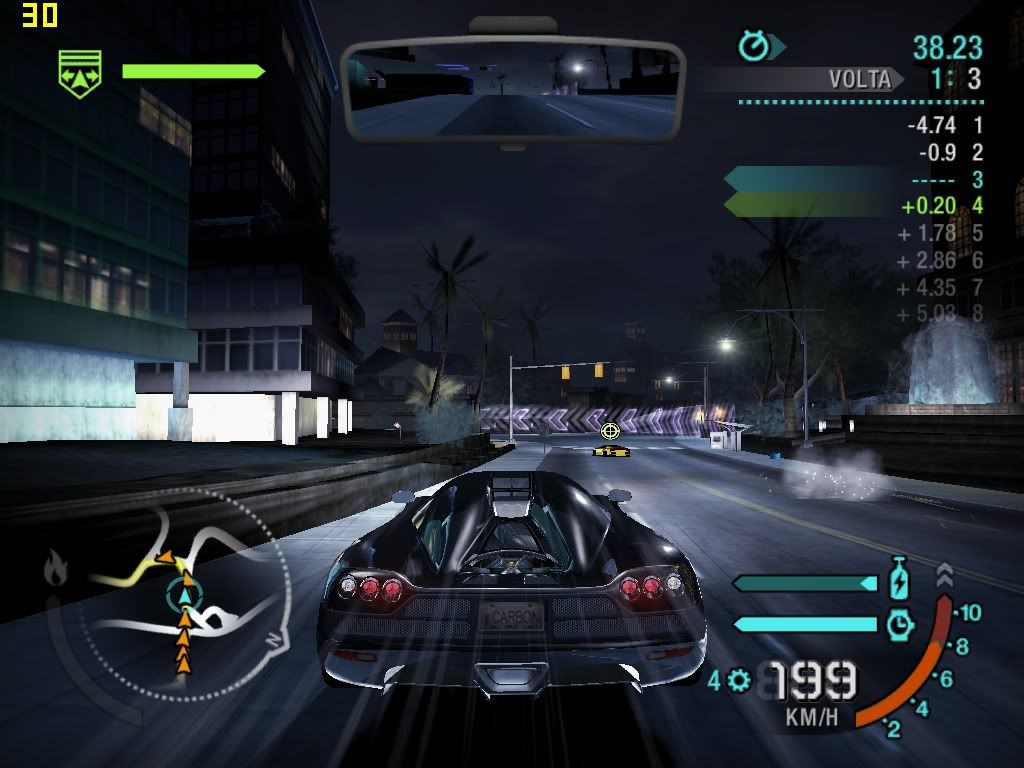Activate the nitrous bottle icon
Screen dimensions: 1024x768
pos(899,581)
